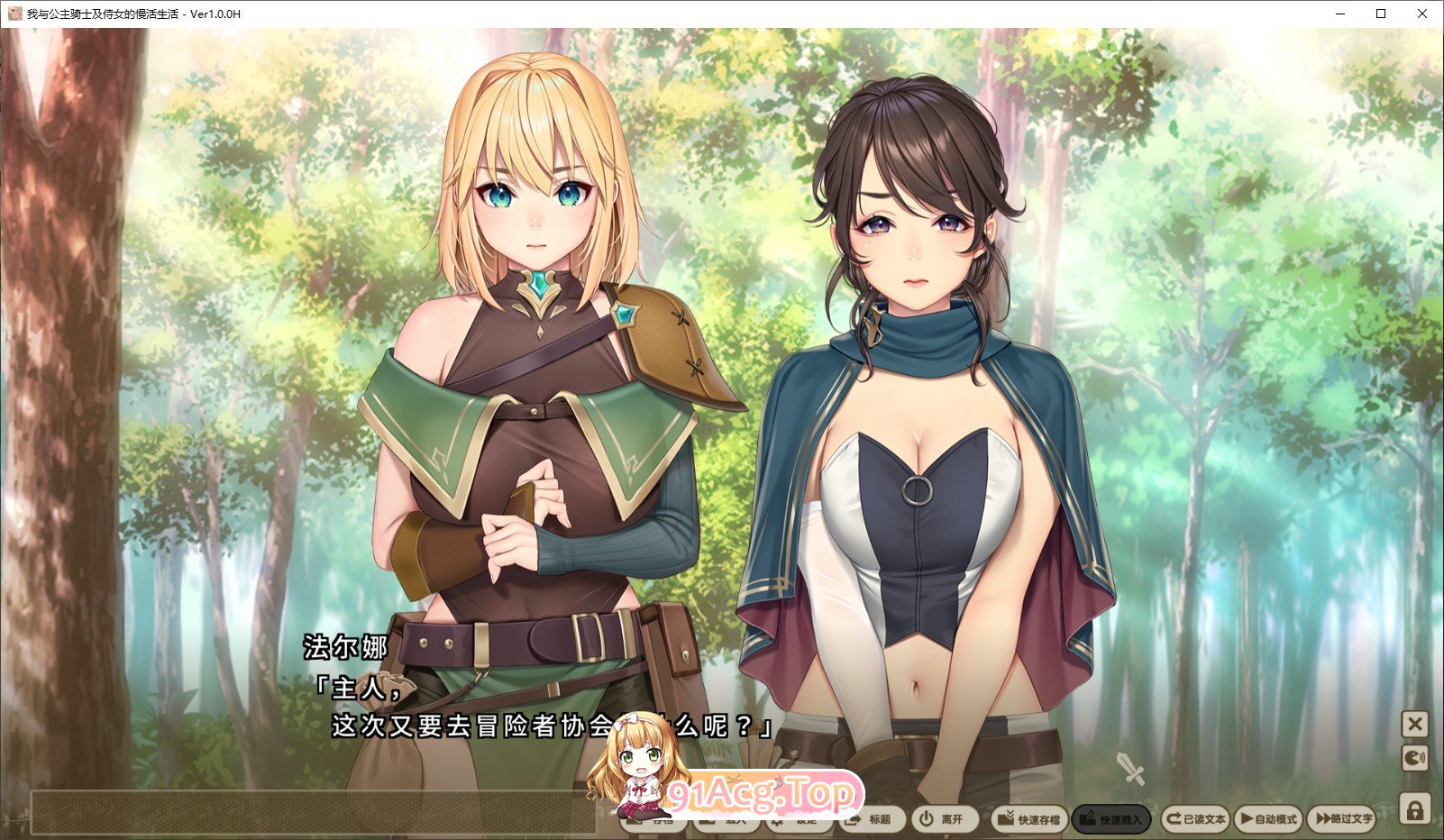Quit the game via 离开
The image size is (1444, 840).
point(943,819)
